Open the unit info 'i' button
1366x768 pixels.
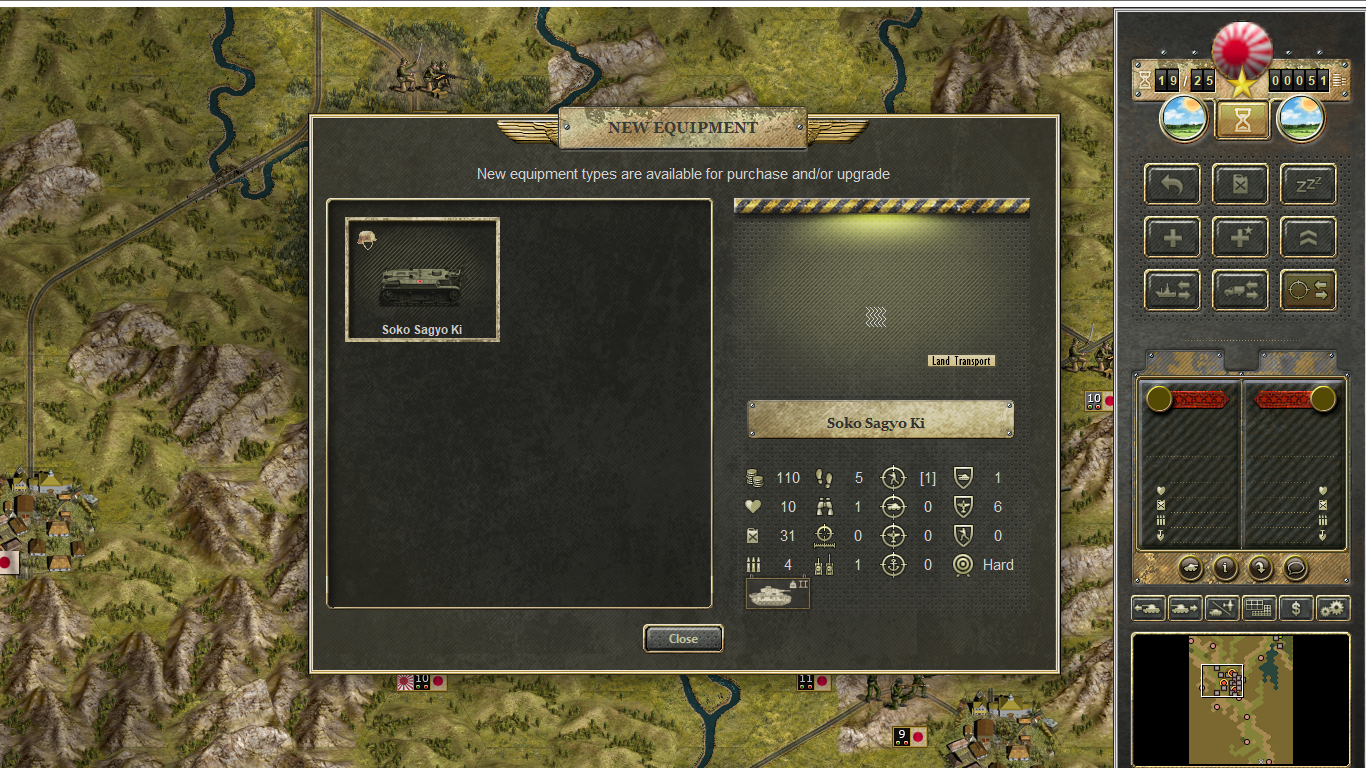point(1225,568)
